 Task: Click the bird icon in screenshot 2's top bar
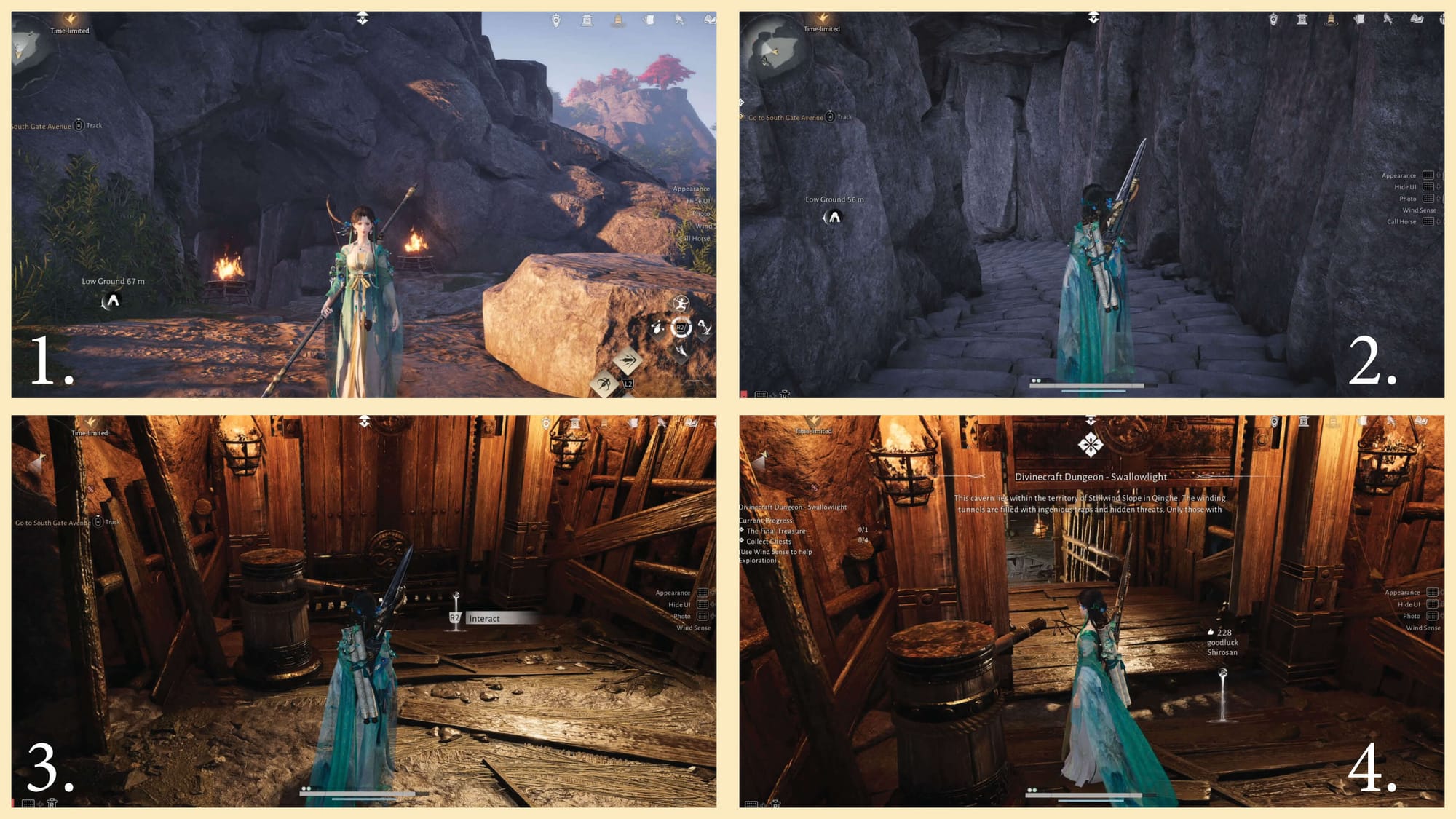1388,20
